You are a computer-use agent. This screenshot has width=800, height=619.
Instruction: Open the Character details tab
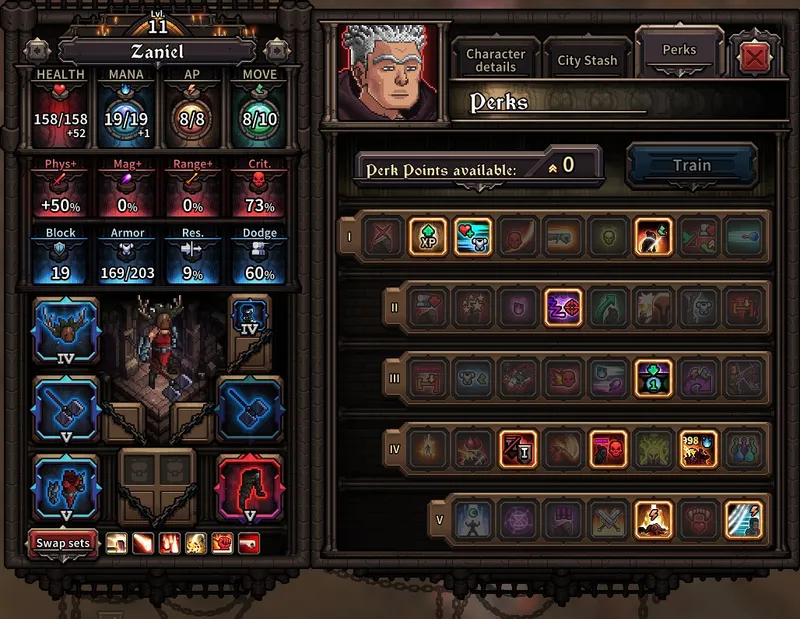pyautogui.click(x=495, y=60)
